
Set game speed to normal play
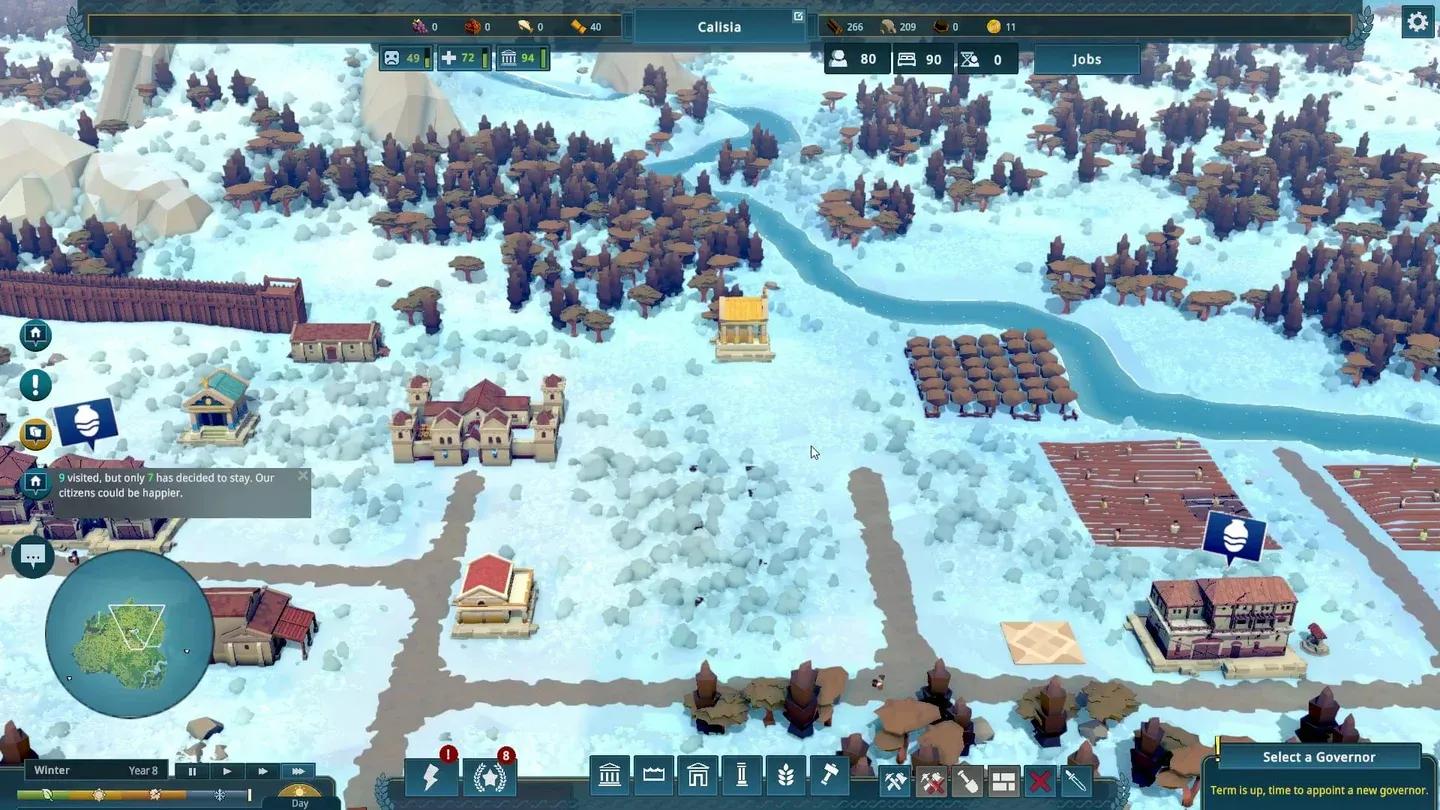pyautogui.click(x=227, y=771)
